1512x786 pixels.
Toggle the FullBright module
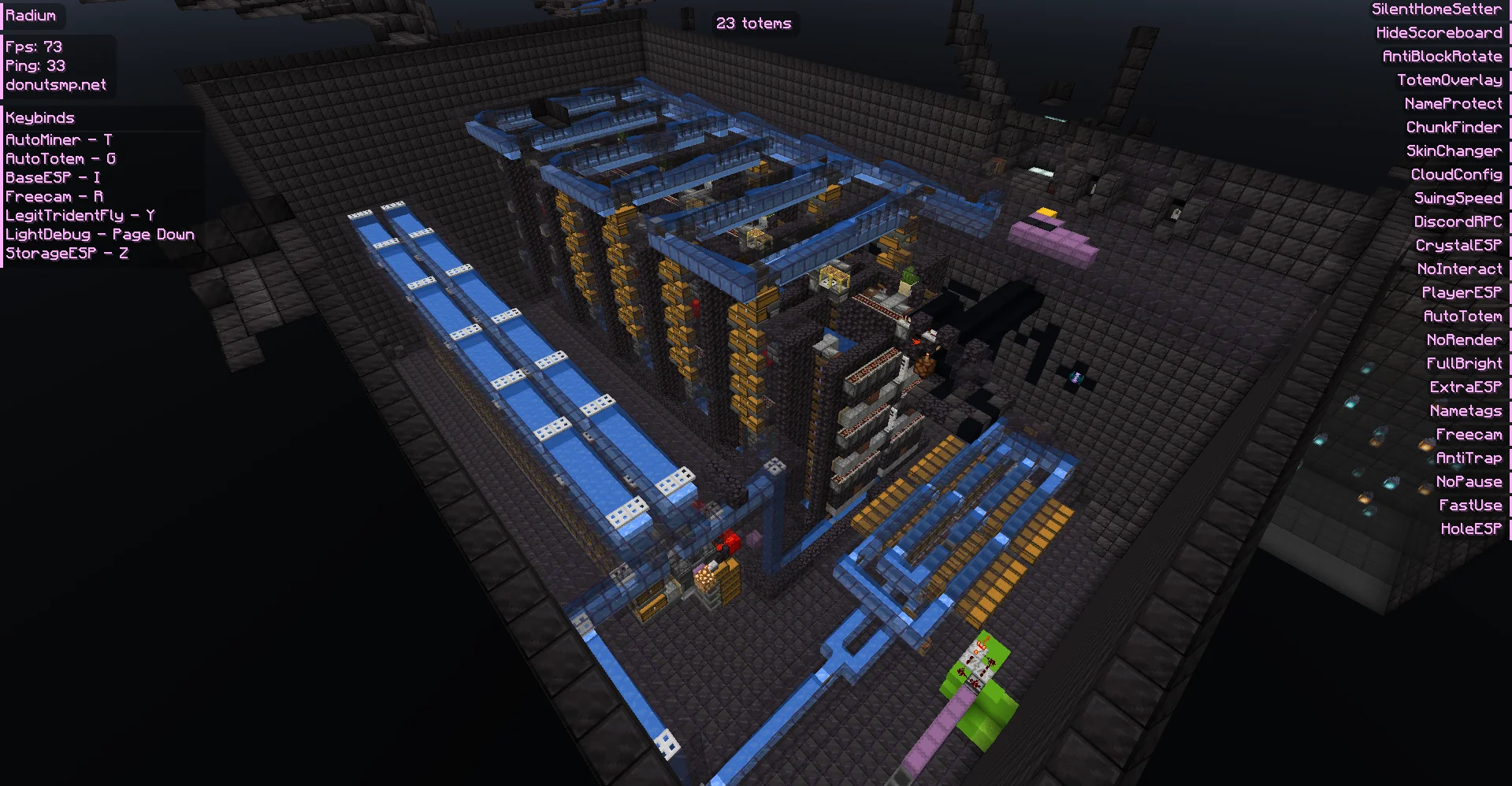[x=1463, y=363]
